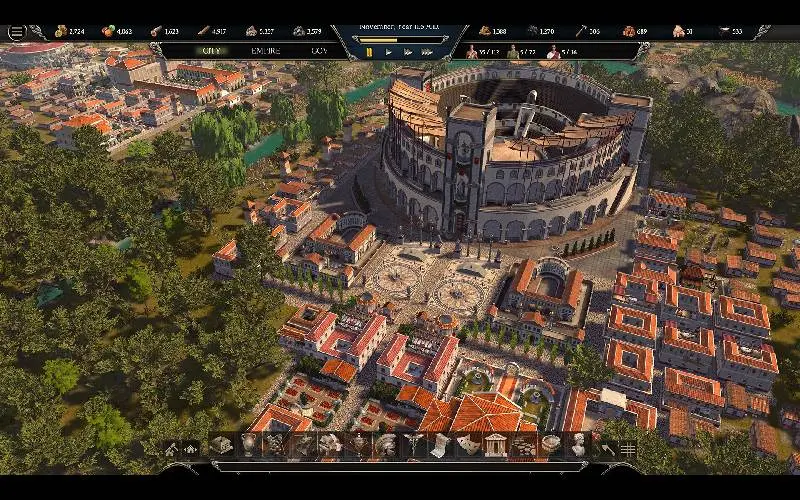The image size is (800, 500).
Task: Activate the house build tool
Action: coord(191,448)
